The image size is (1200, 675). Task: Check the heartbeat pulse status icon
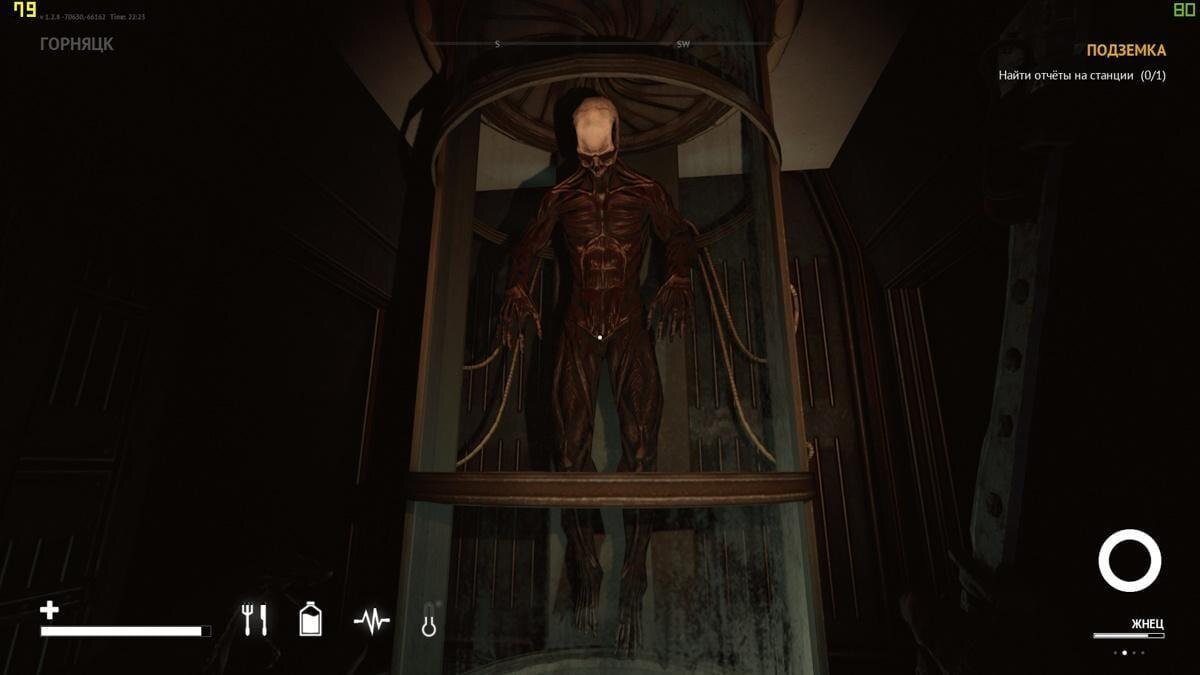coord(371,622)
